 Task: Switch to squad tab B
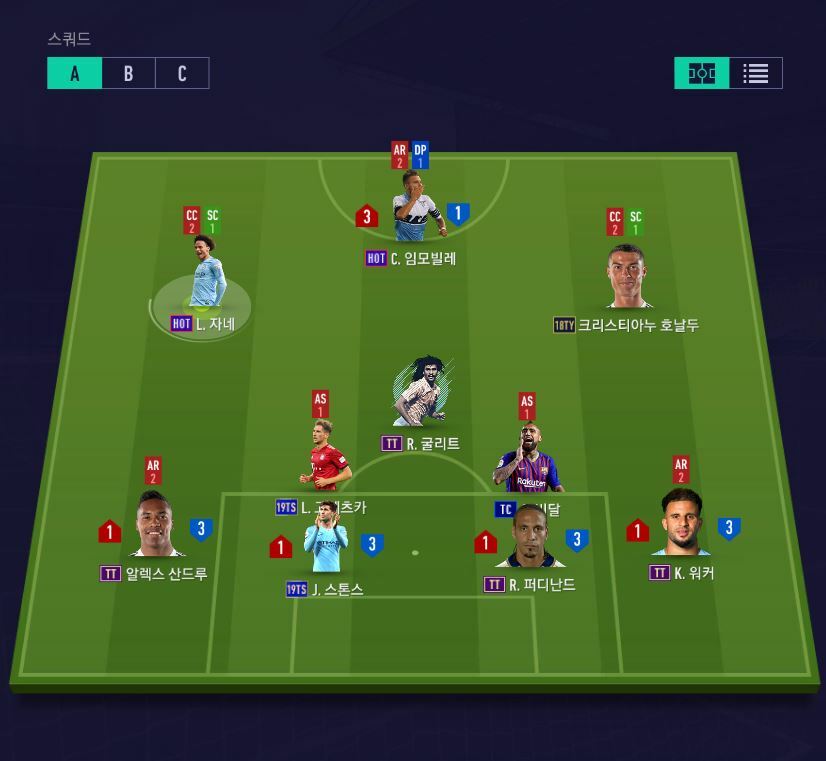tap(128, 73)
